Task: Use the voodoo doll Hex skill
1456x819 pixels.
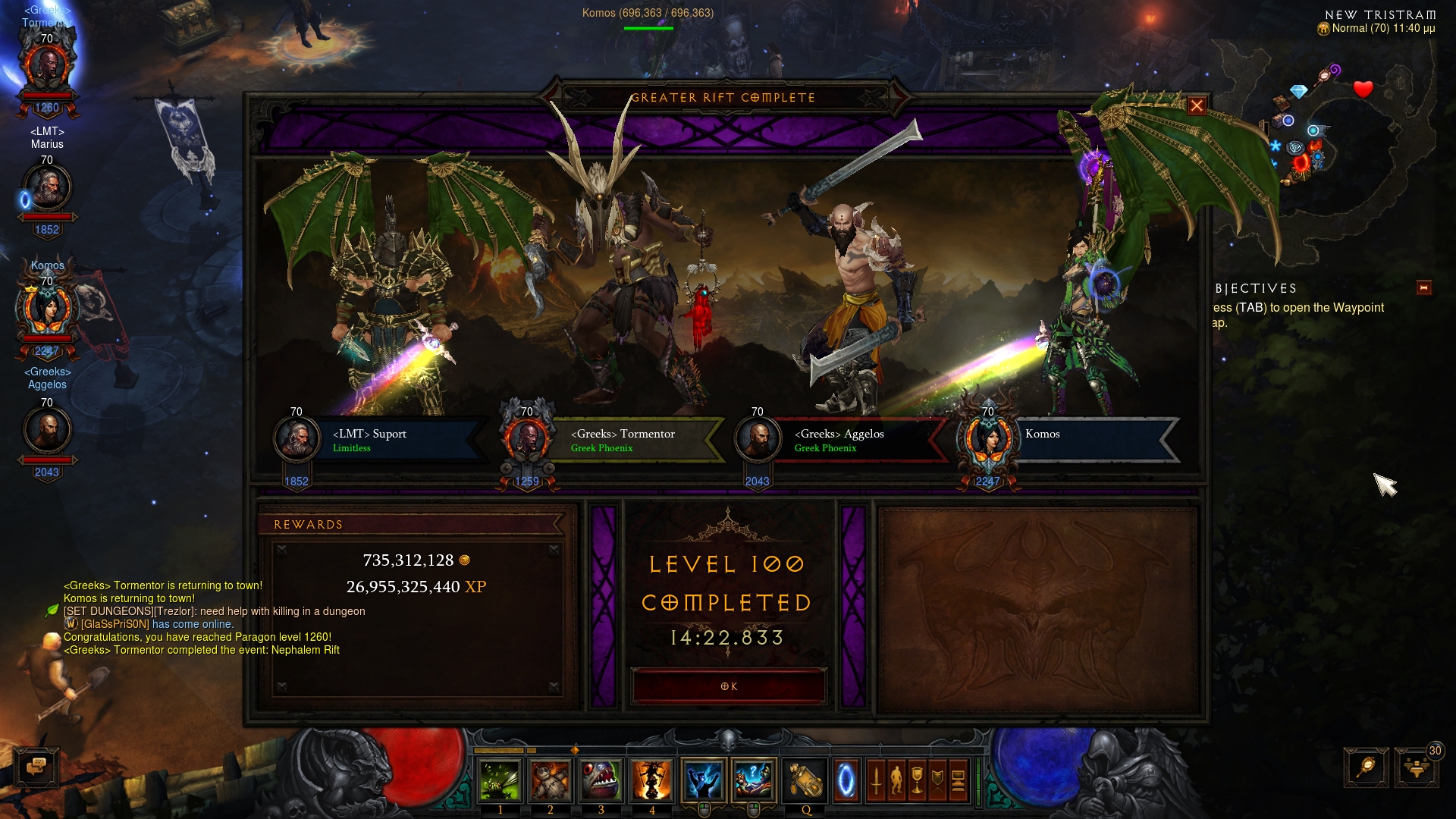Action: pyautogui.click(x=551, y=780)
